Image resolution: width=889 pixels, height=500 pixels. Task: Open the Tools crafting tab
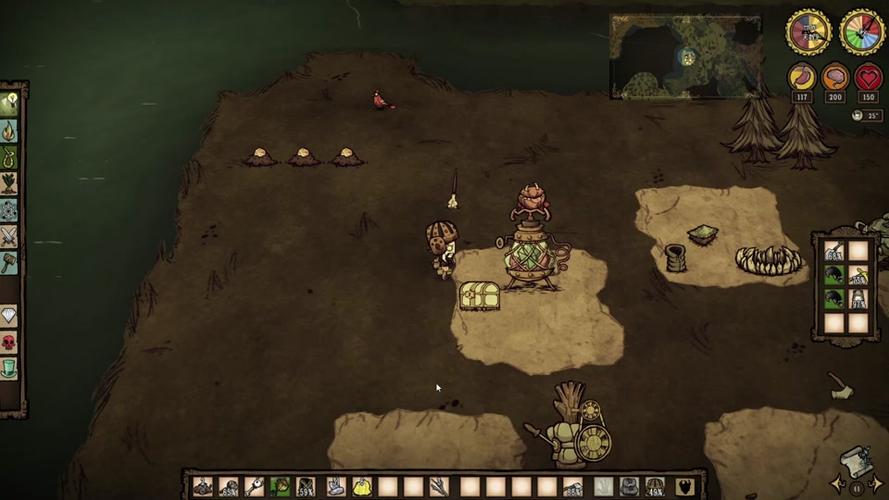tap(10, 104)
